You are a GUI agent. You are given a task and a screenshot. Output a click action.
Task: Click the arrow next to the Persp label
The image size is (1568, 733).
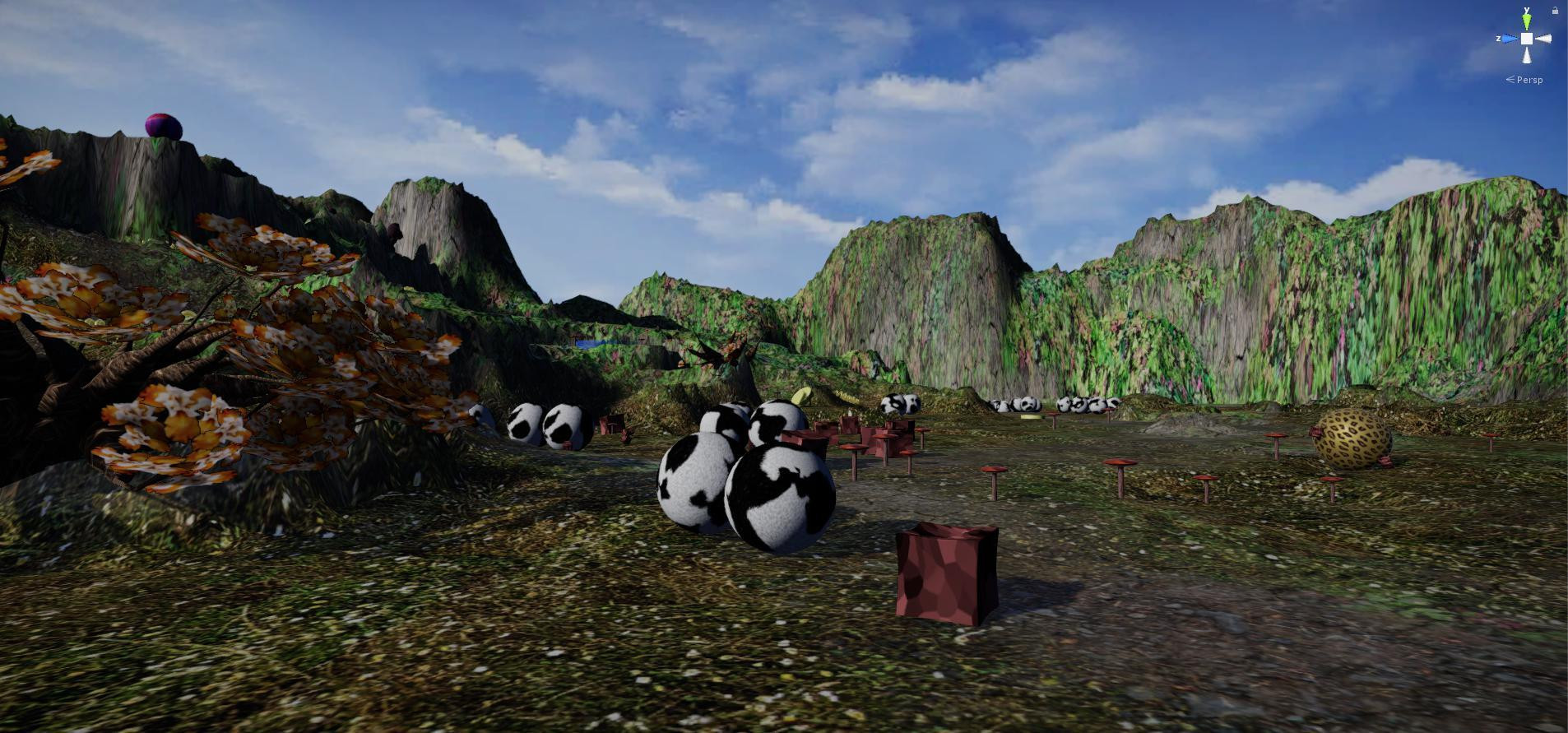1510,79
